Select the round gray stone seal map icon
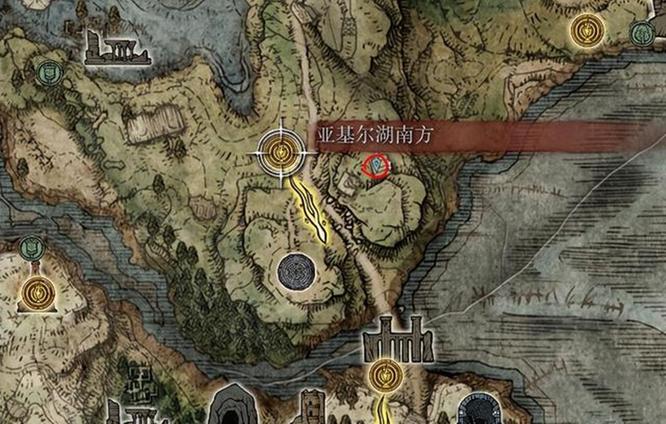The image size is (666, 424). [297, 270]
